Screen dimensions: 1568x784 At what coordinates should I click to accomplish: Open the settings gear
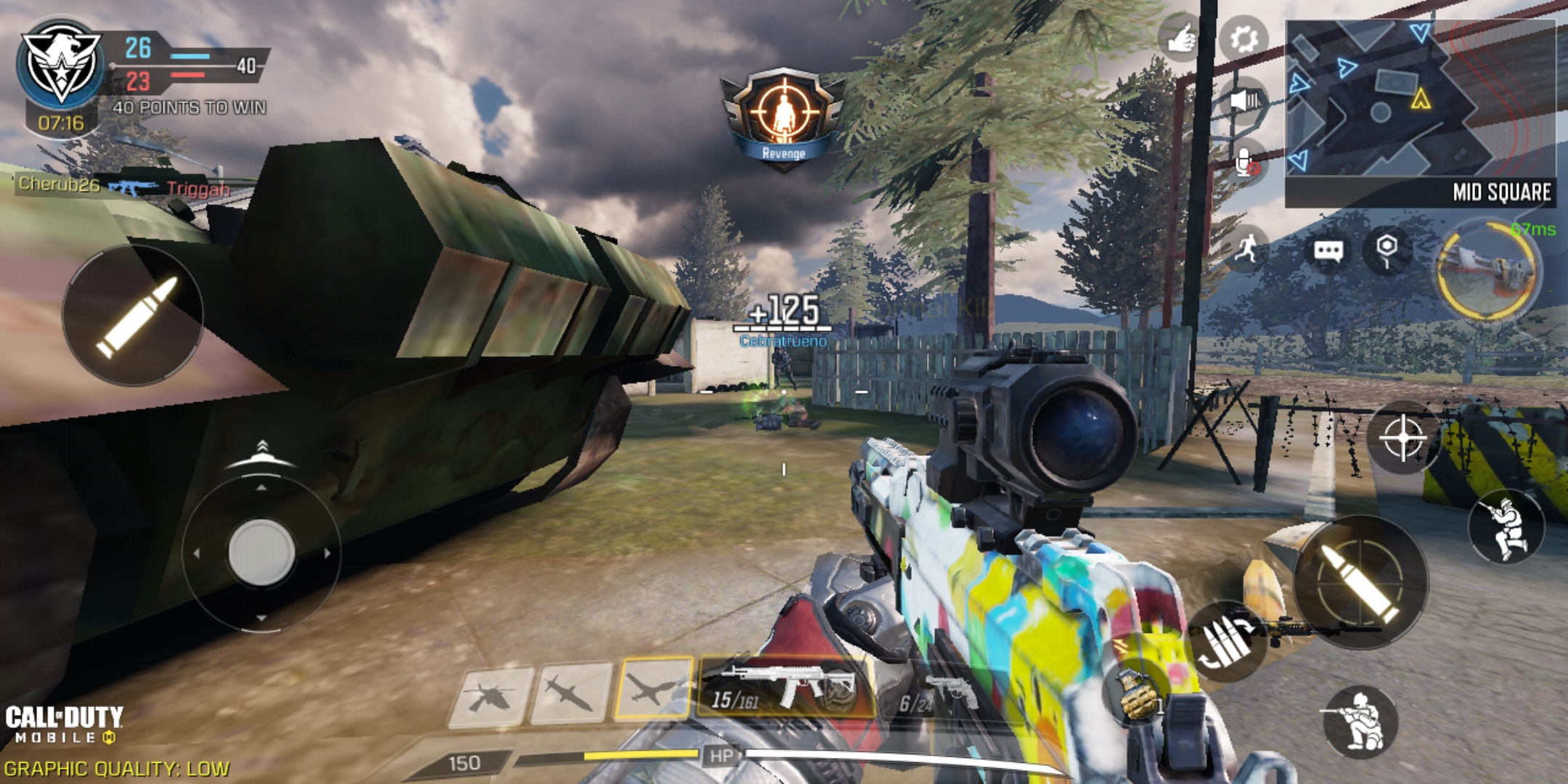(x=1243, y=38)
